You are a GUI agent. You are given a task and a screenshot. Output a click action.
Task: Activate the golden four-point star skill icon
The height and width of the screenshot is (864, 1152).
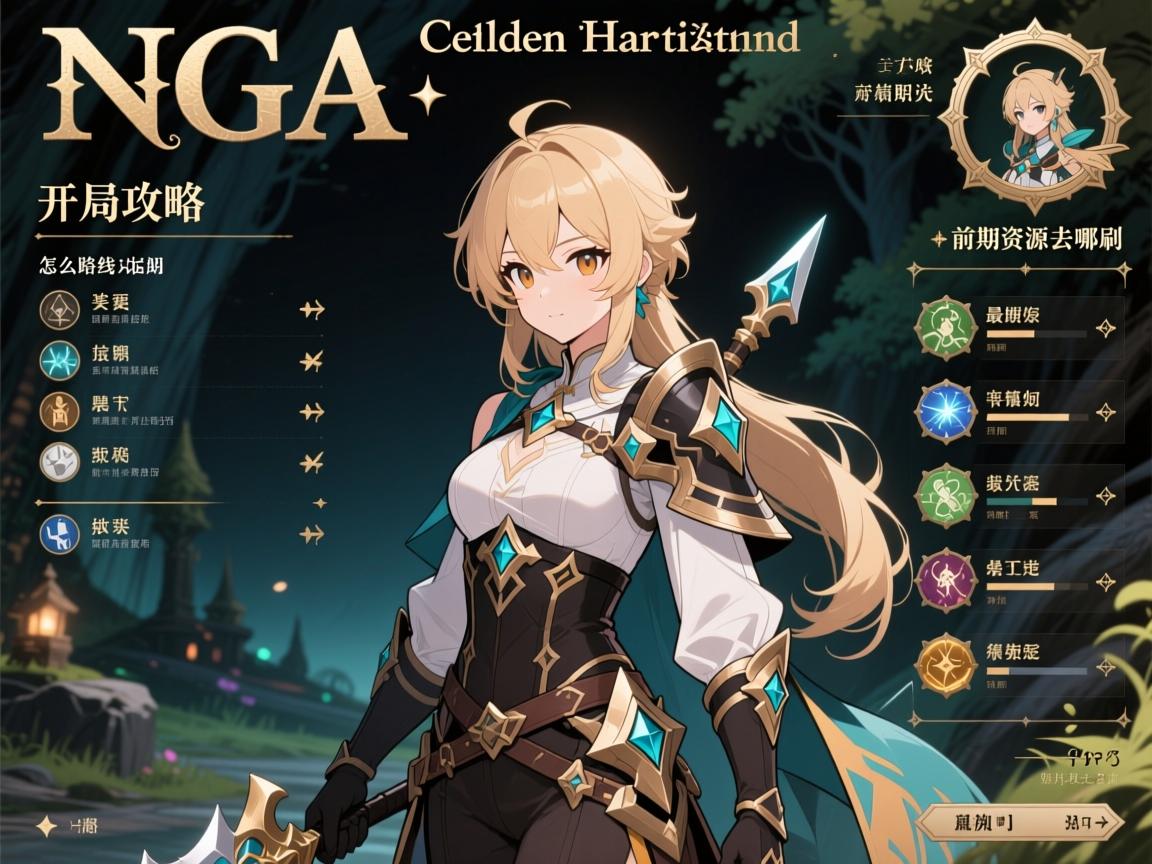click(x=942, y=661)
